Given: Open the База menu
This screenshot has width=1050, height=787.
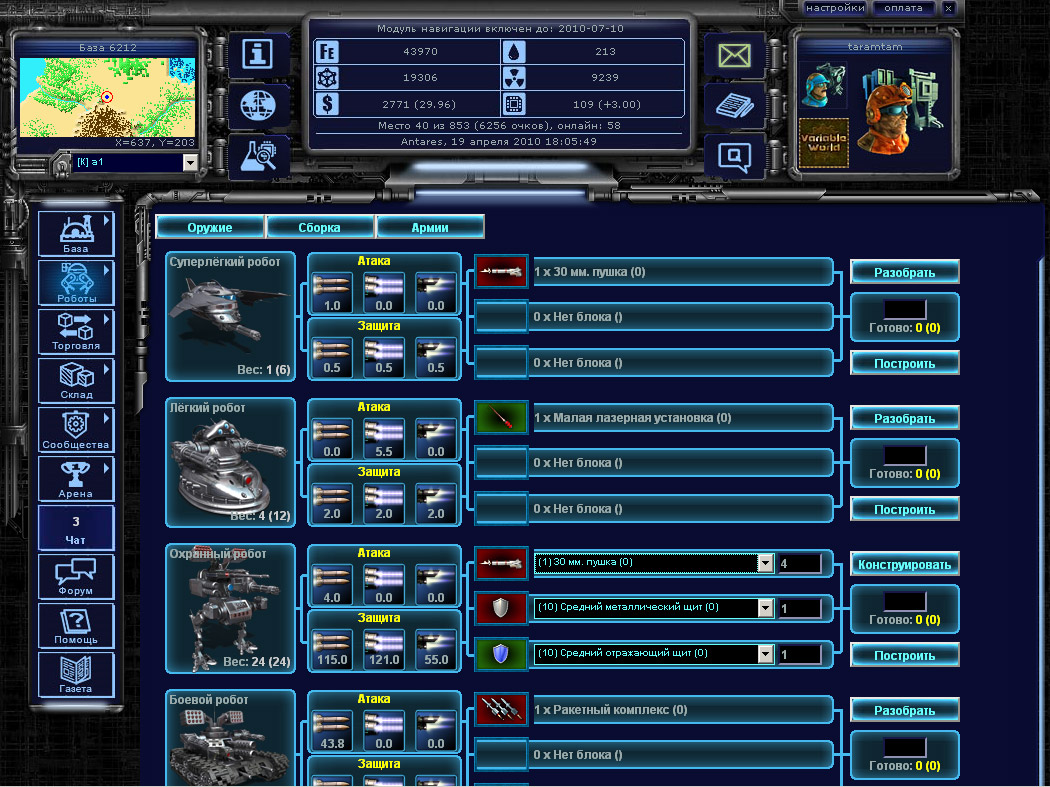Looking at the screenshot, I should click(76, 233).
